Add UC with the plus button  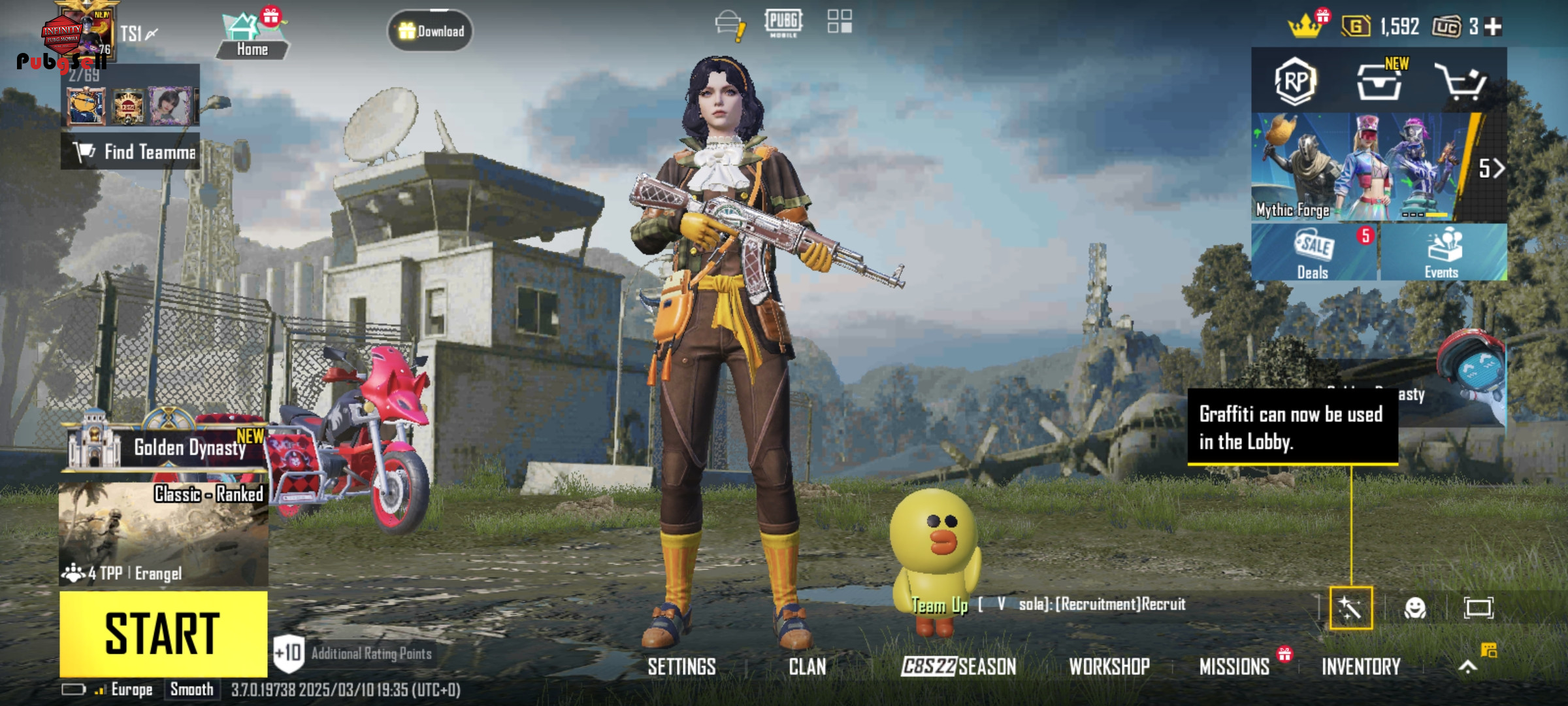[x=1493, y=27]
